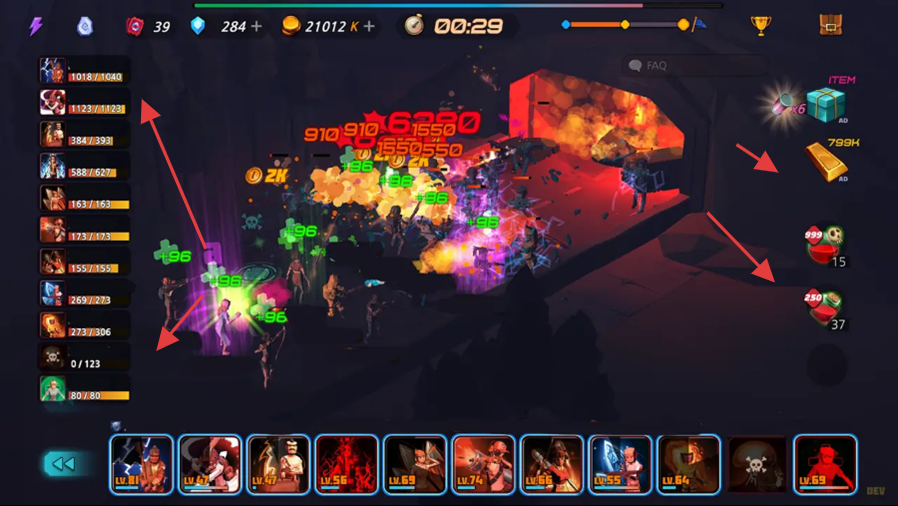Select the green-haired hero with 80/80 health

click(x=84, y=389)
